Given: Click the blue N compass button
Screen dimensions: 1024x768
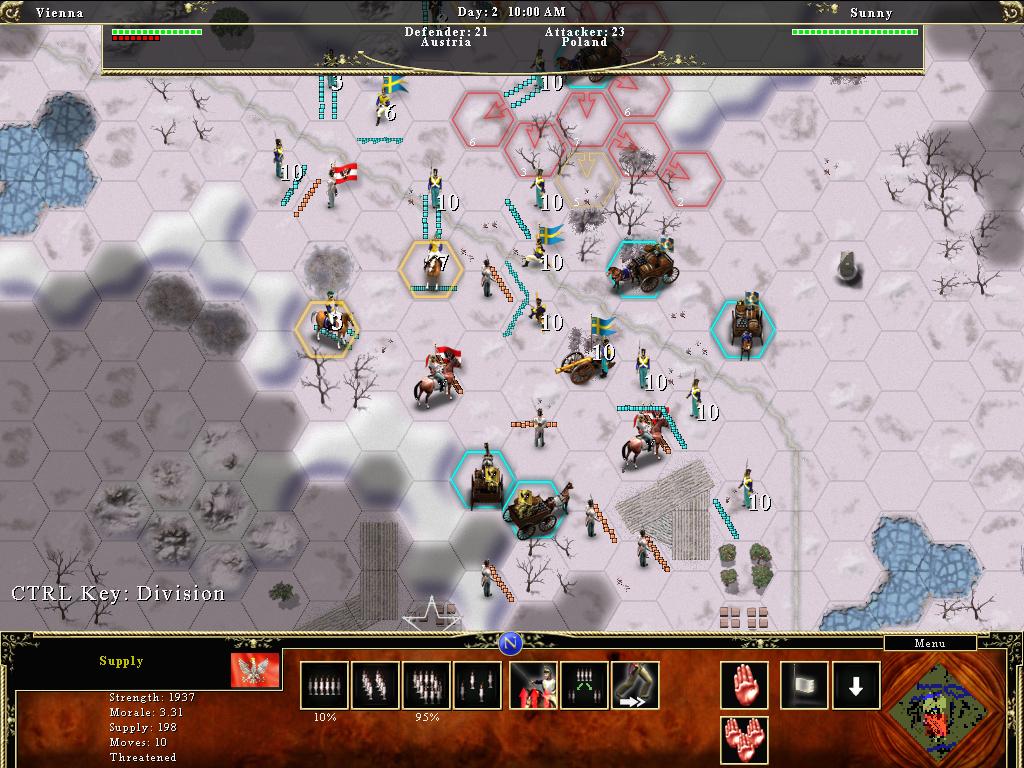Looking at the screenshot, I should [511, 643].
